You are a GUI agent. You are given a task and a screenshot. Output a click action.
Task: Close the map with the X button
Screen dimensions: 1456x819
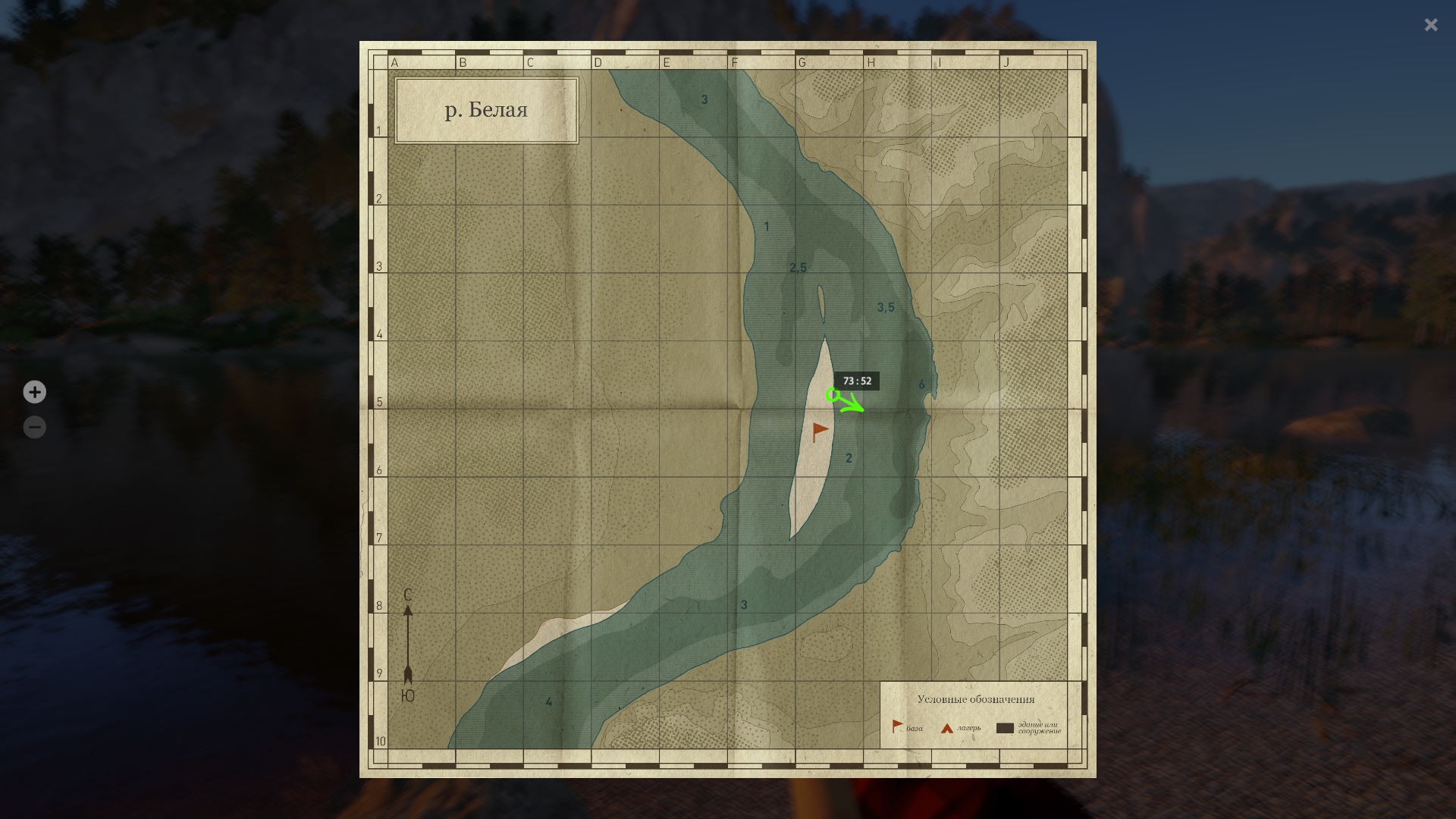click(x=1431, y=25)
